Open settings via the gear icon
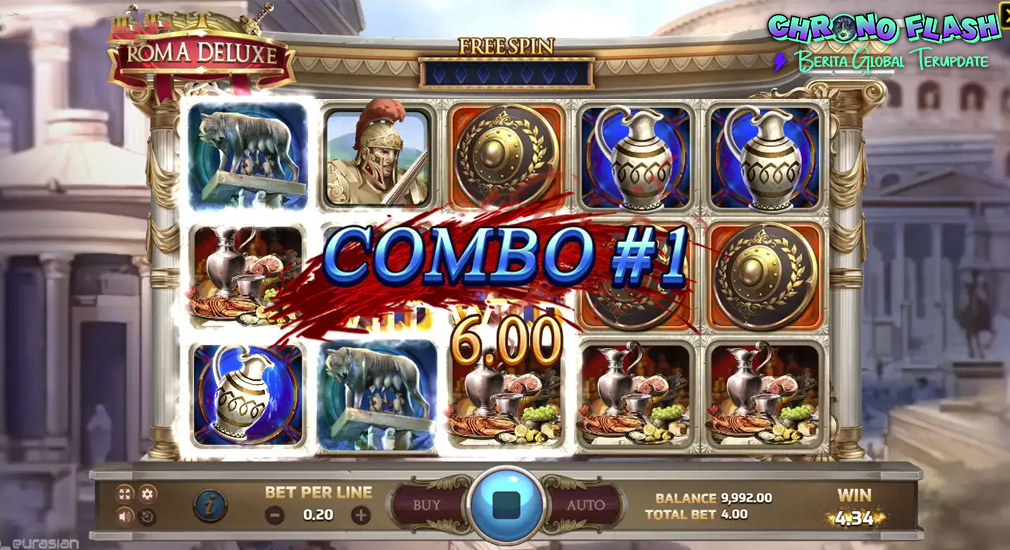1010x550 pixels. [x=148, y=494]
